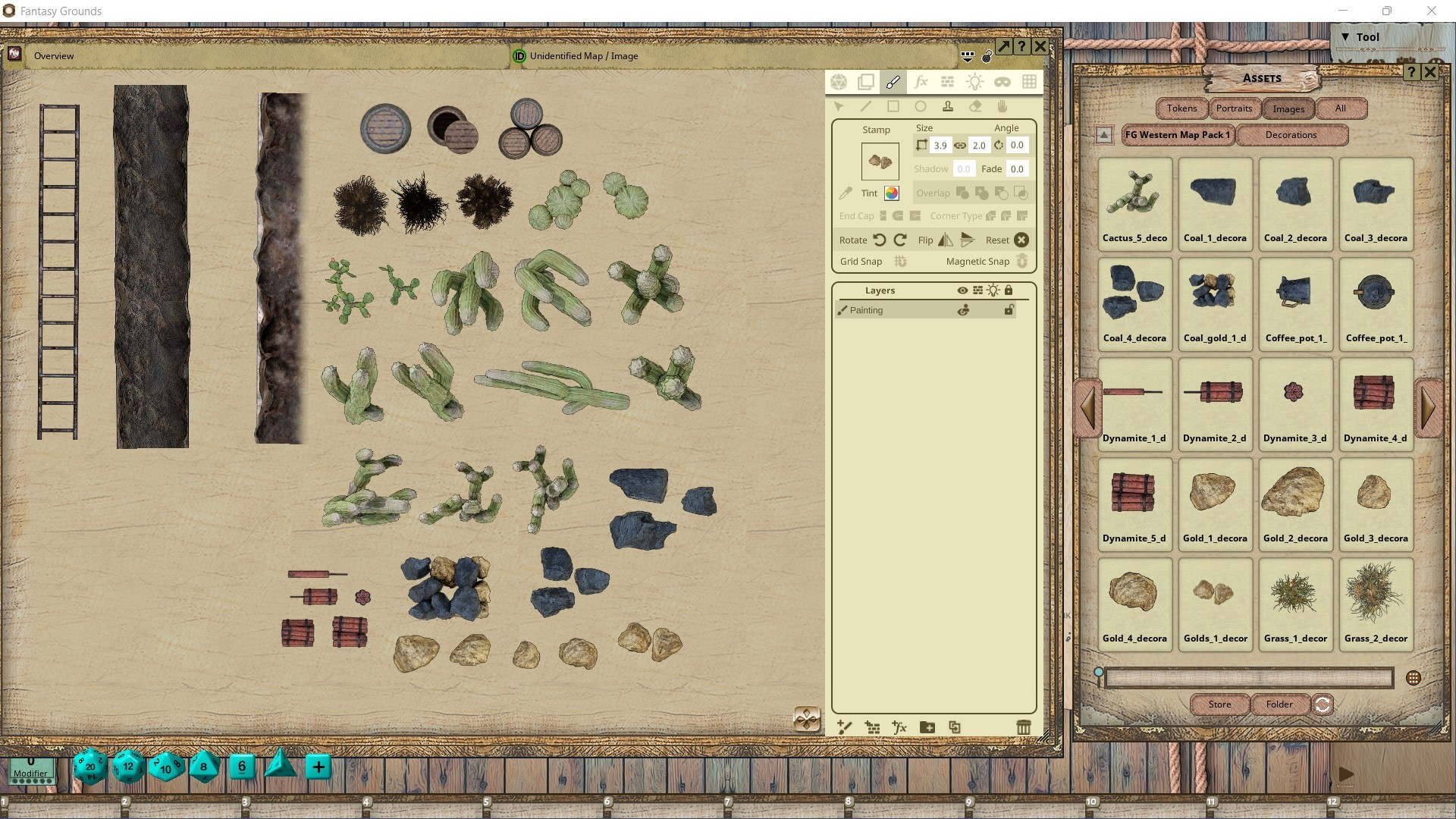Screen dimensions: 1456x819
Task: Switch to the Tokens assets tab
Action: (x=1181, y=108)
